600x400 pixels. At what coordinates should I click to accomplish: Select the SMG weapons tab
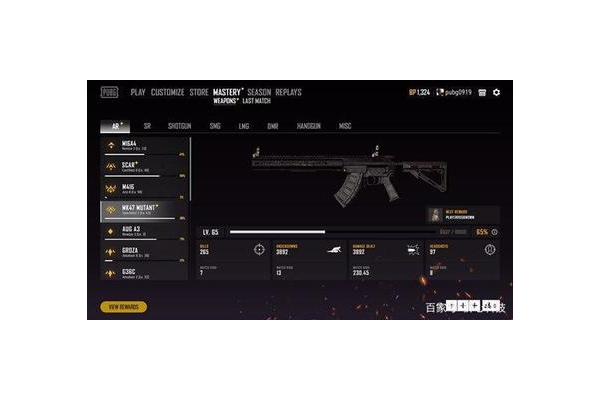(214, 127)
